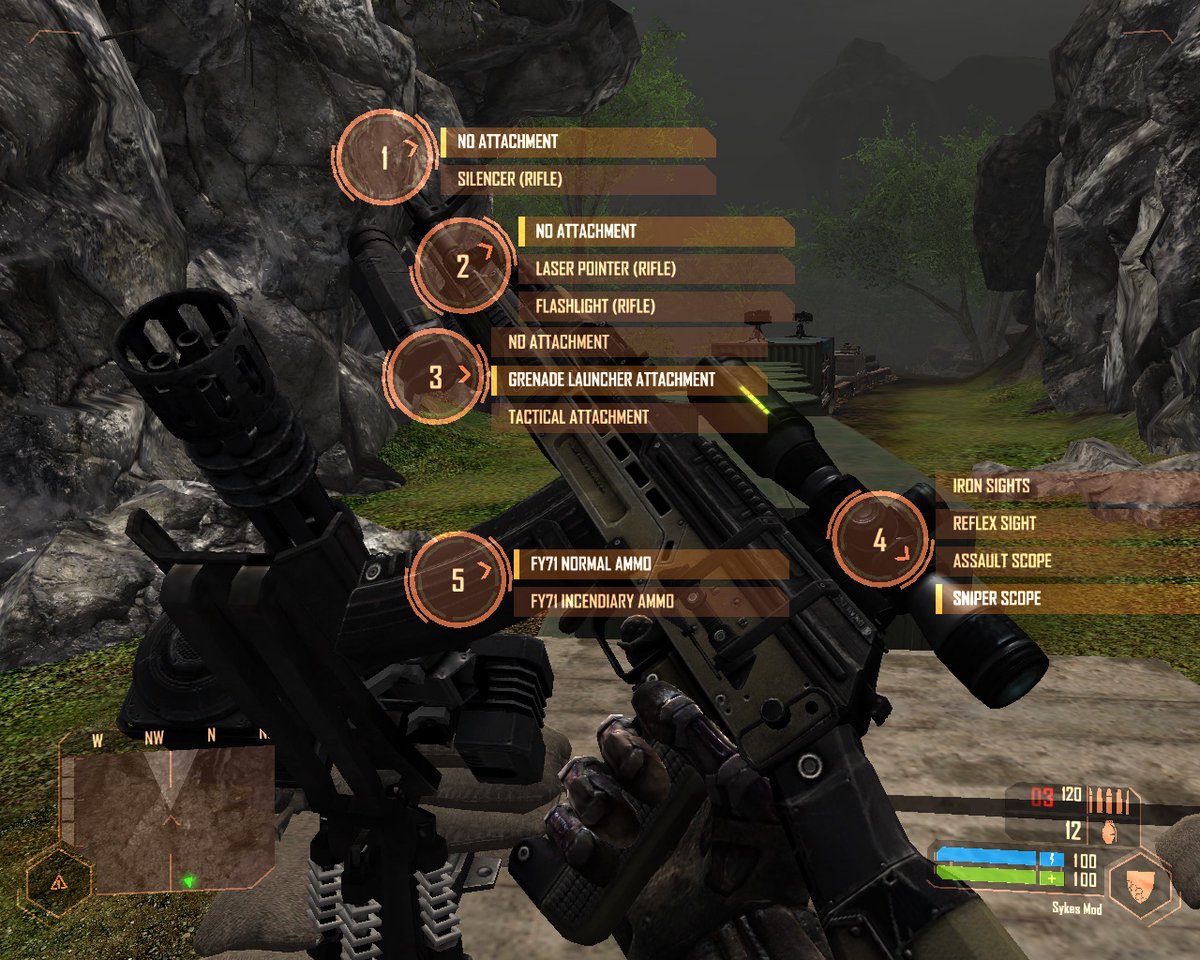
Task: Click the number 4 scope slot circle
Action: (880, 541)
